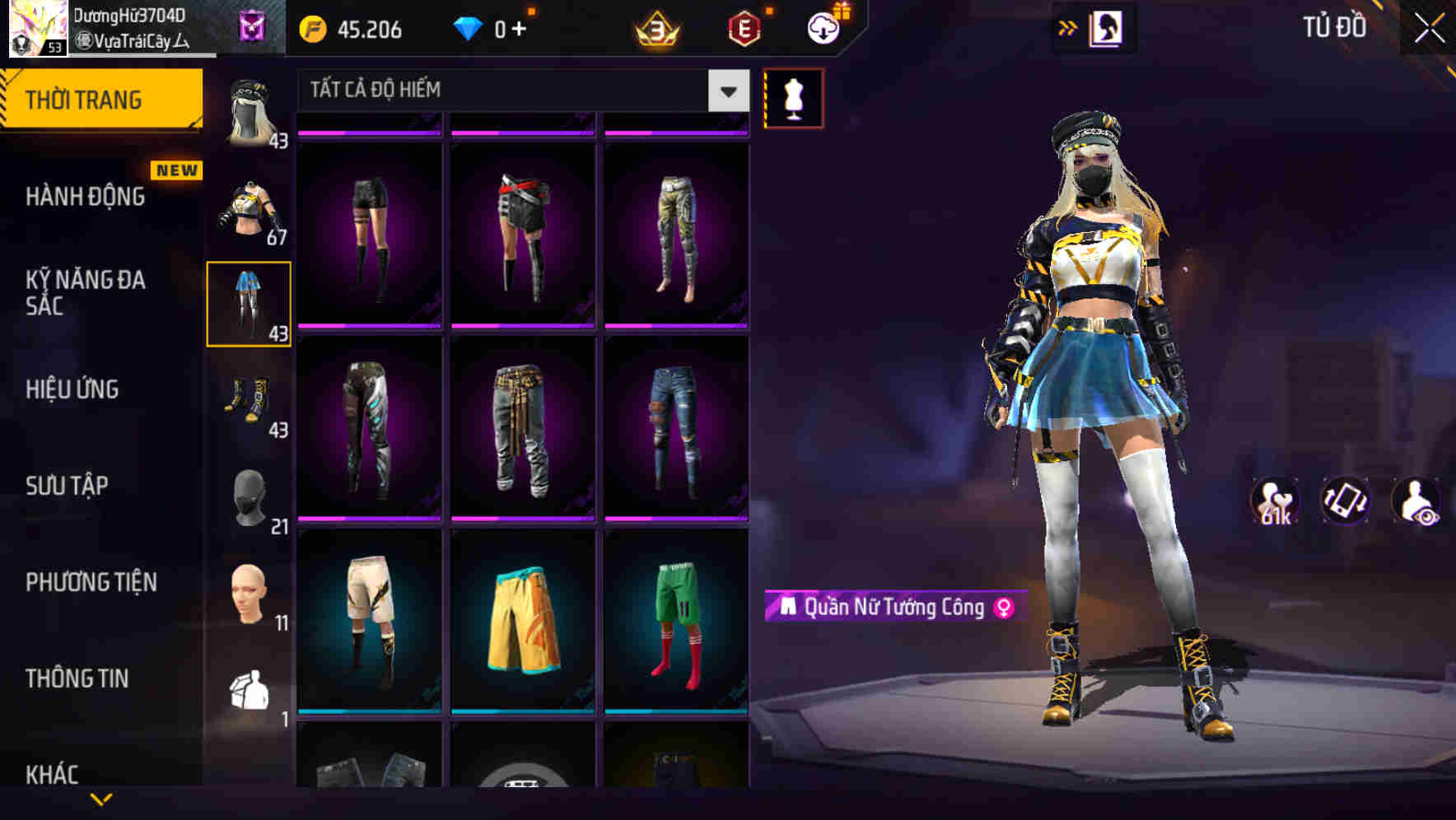Collapse the panel with the double-chevron arrows
Screen dimensions: 1456x820
1068,27
